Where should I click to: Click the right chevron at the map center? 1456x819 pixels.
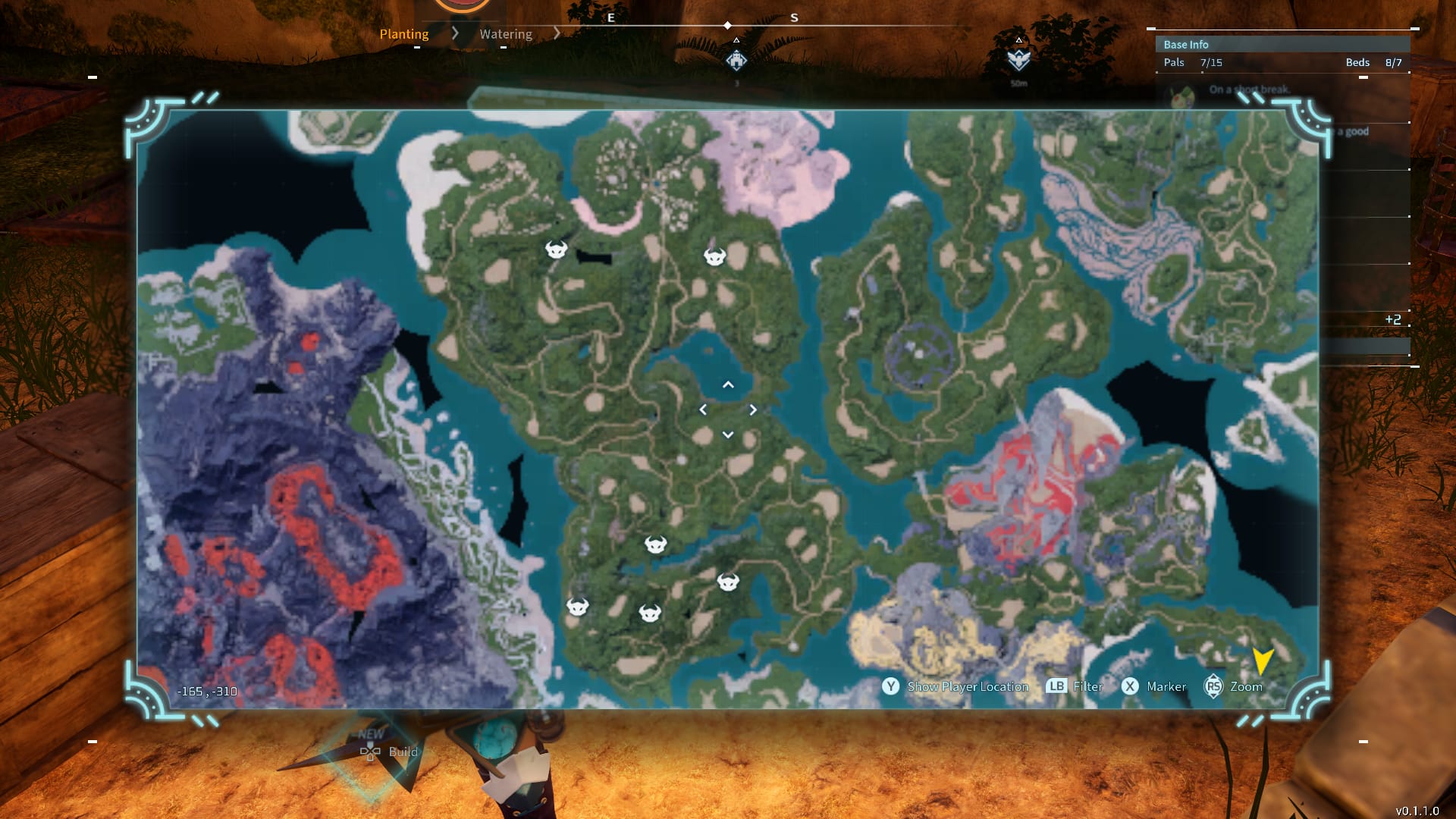(753, 409)
